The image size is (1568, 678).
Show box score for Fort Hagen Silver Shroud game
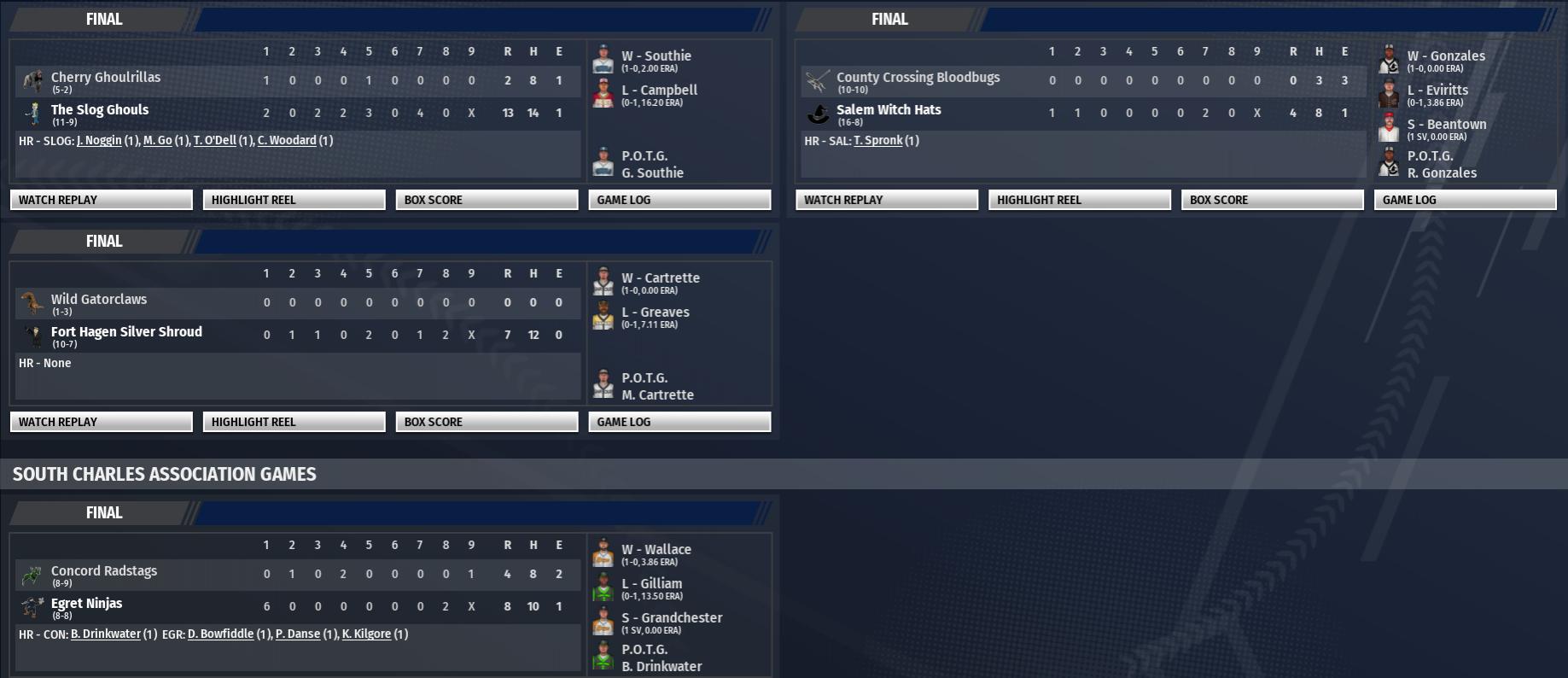[x=487, y=422]
